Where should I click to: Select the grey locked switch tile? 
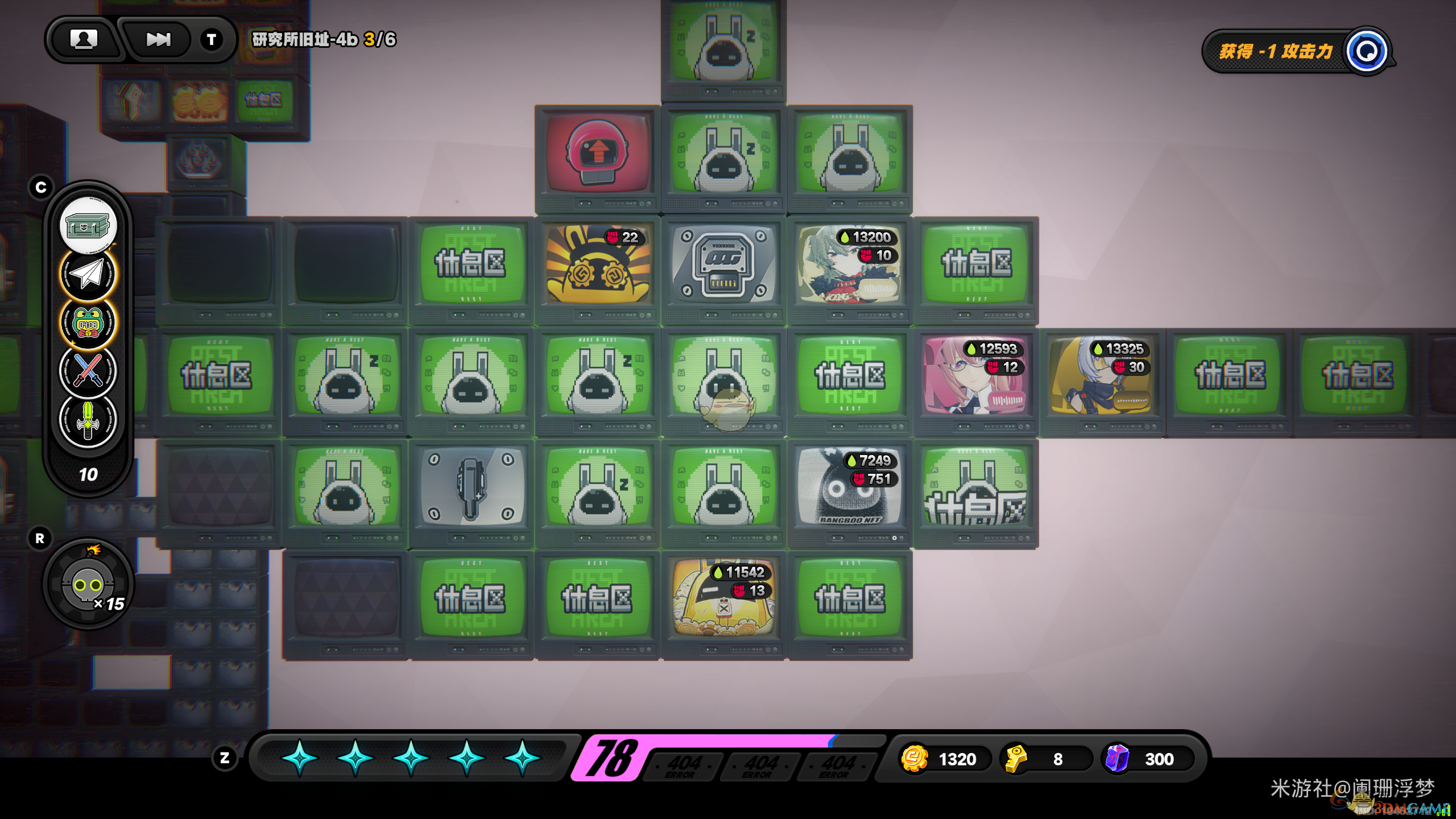[x=471, y=487]
